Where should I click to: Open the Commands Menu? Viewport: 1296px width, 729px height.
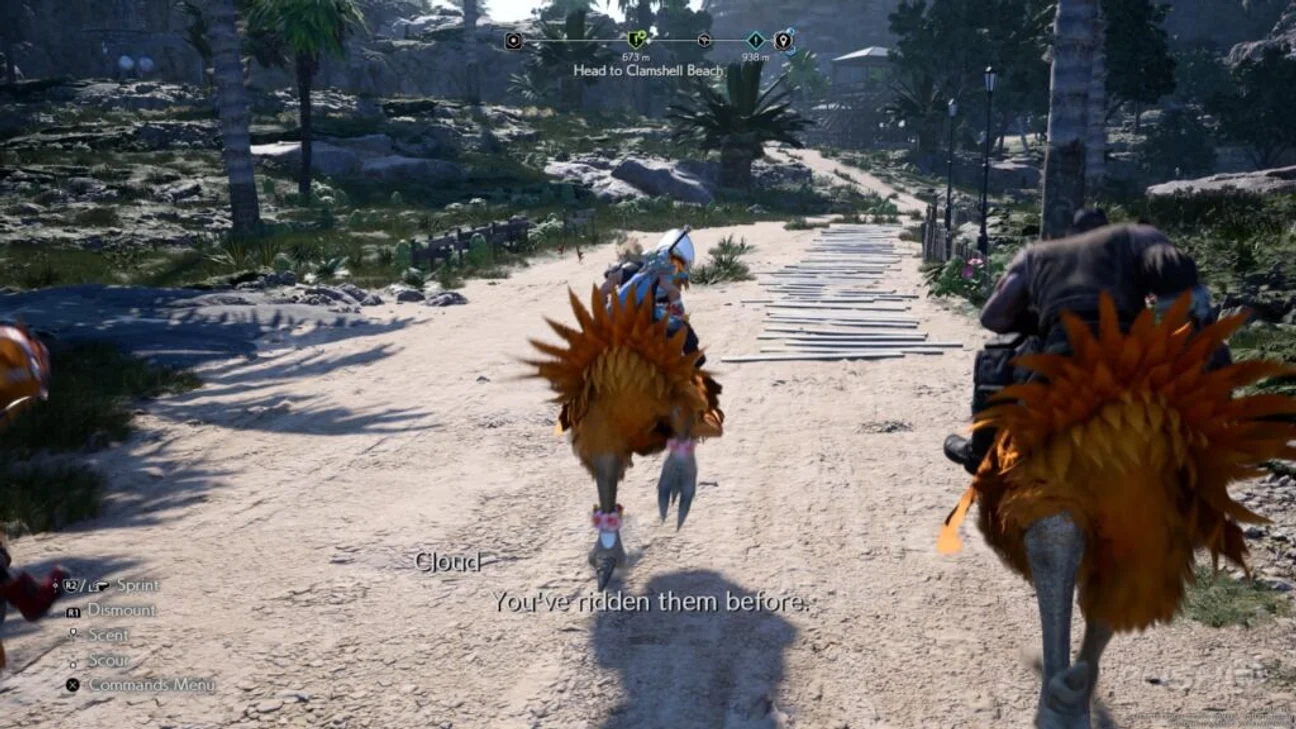pos(152,685)
